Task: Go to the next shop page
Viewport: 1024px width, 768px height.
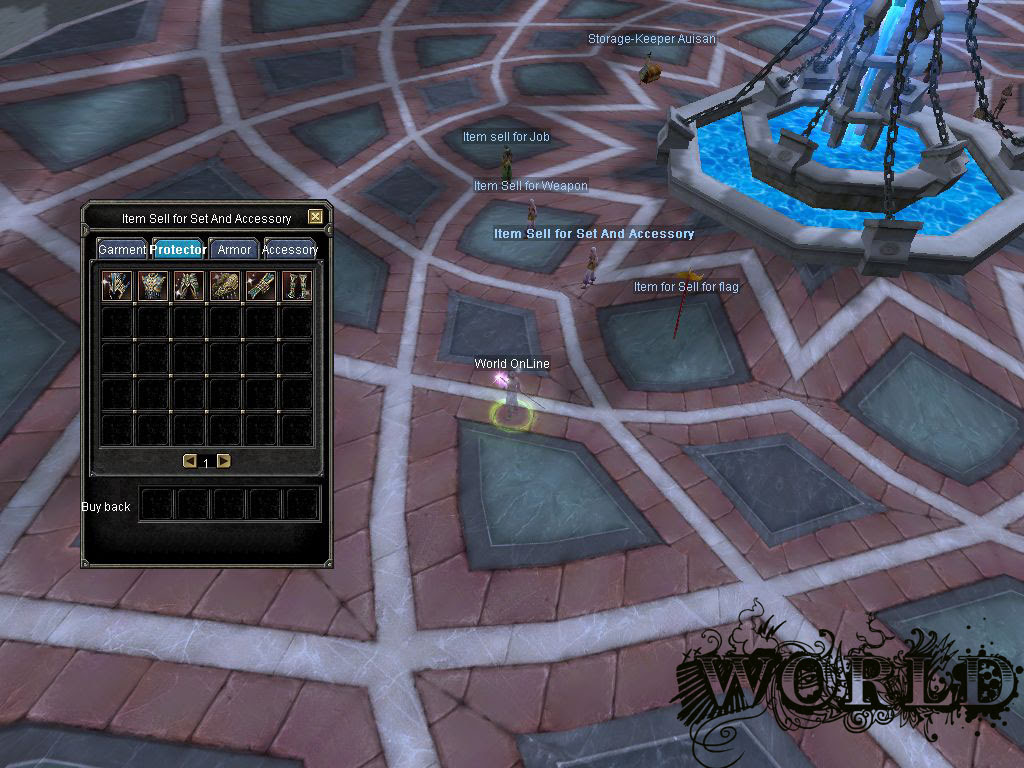Action: [x=223, y=461]
